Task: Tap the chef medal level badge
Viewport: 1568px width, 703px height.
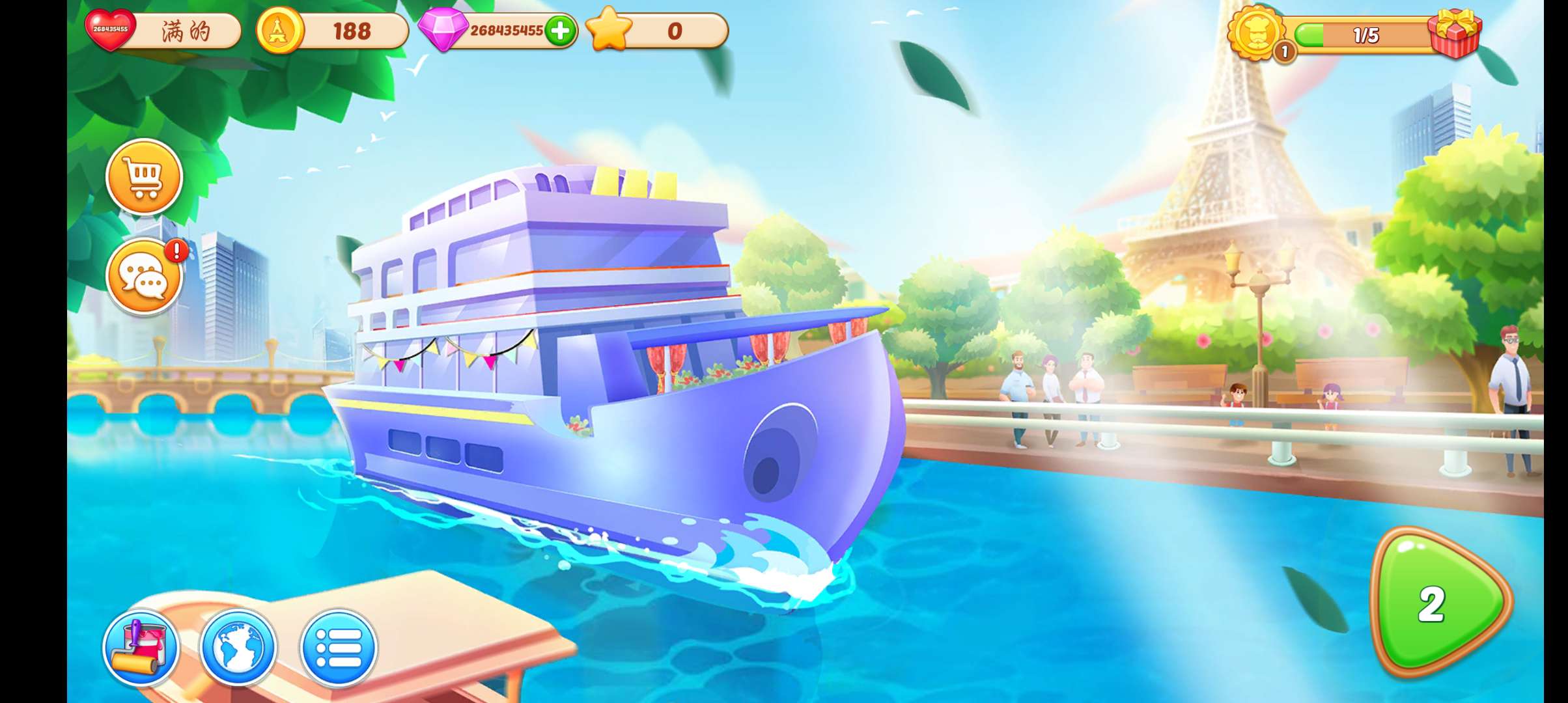Action: coord(1256,32)
